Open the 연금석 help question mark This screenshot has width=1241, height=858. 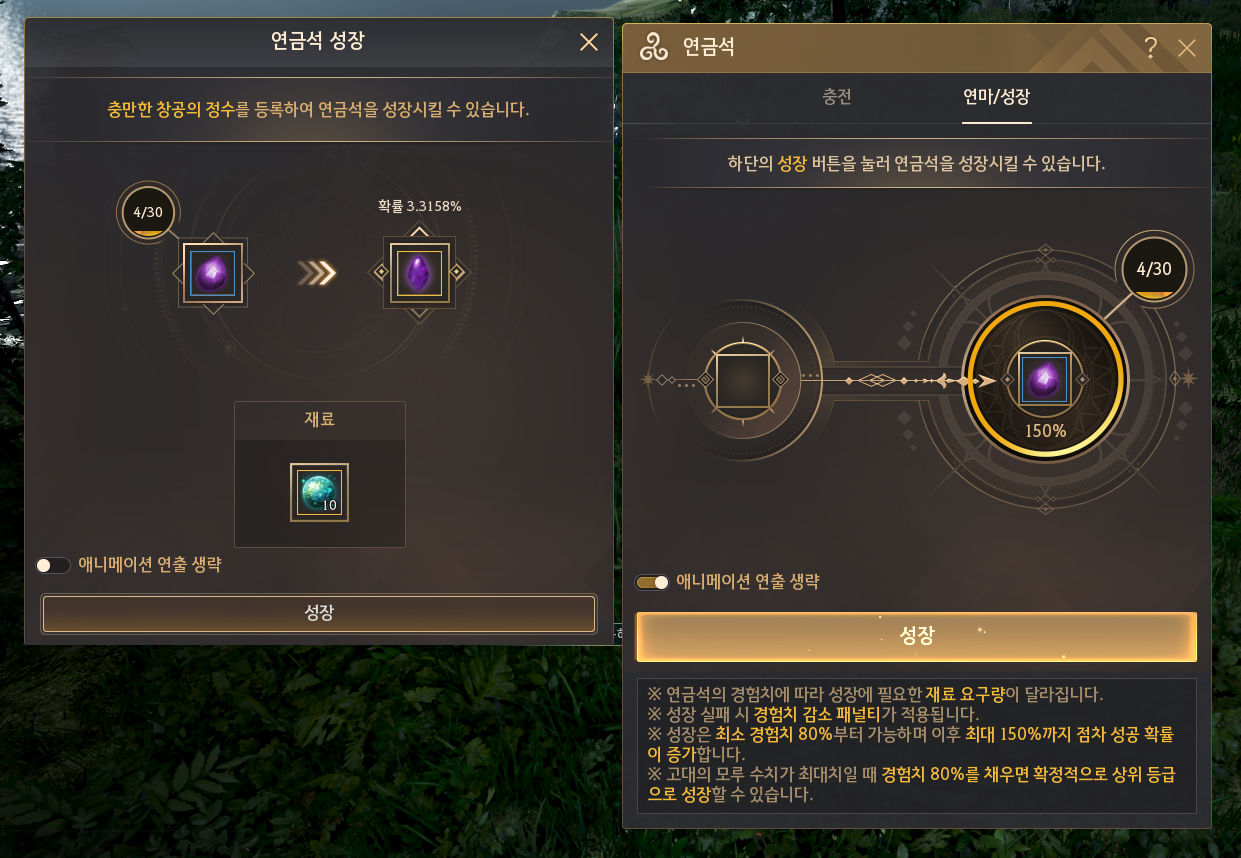pos(1151,48)
